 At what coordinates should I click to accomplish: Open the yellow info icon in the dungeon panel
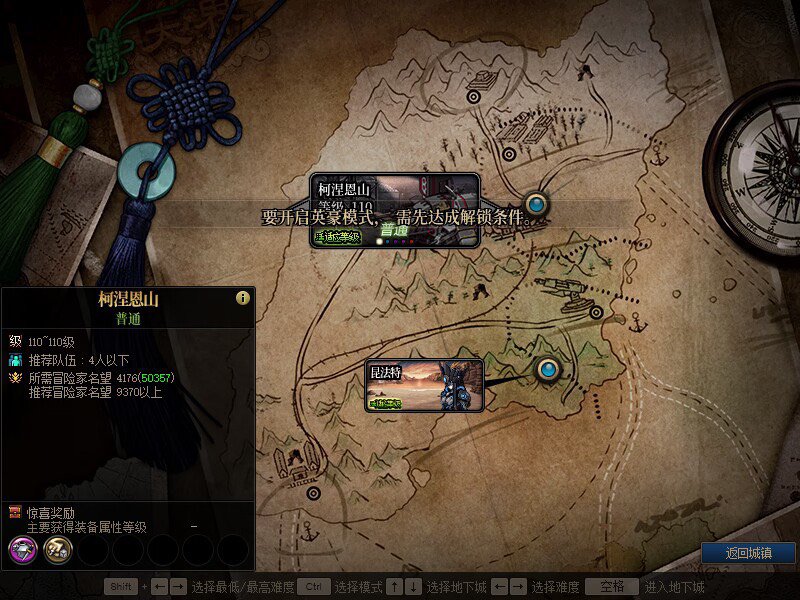coord(242,298)
